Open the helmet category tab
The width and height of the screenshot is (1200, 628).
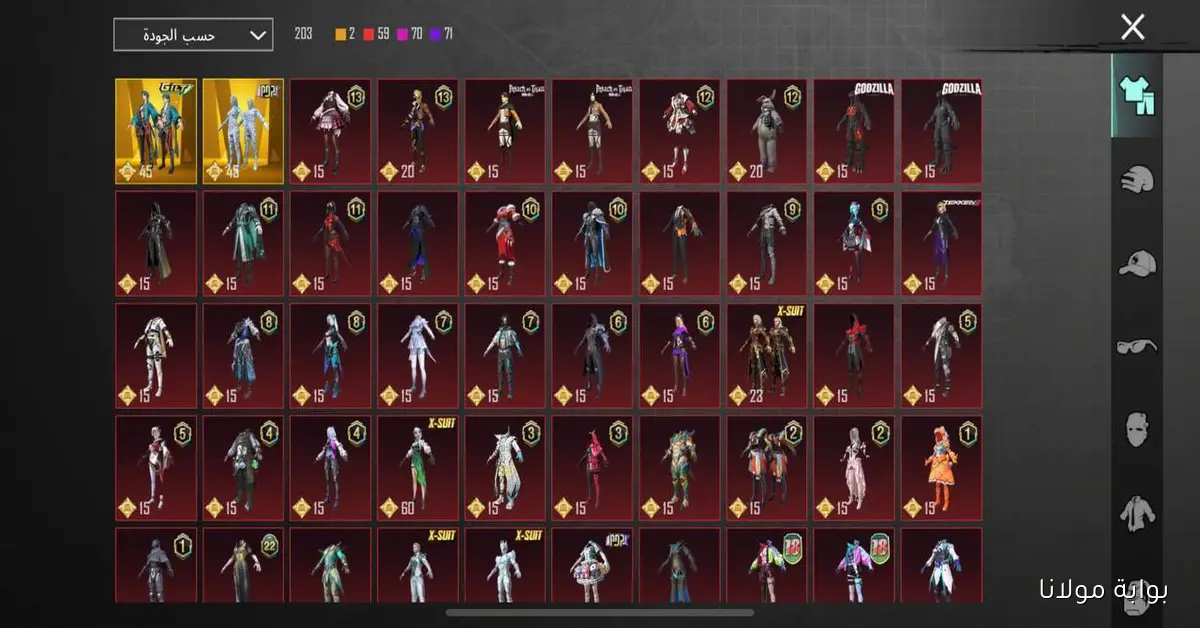pyautogui.click(x=1137, y=180)
